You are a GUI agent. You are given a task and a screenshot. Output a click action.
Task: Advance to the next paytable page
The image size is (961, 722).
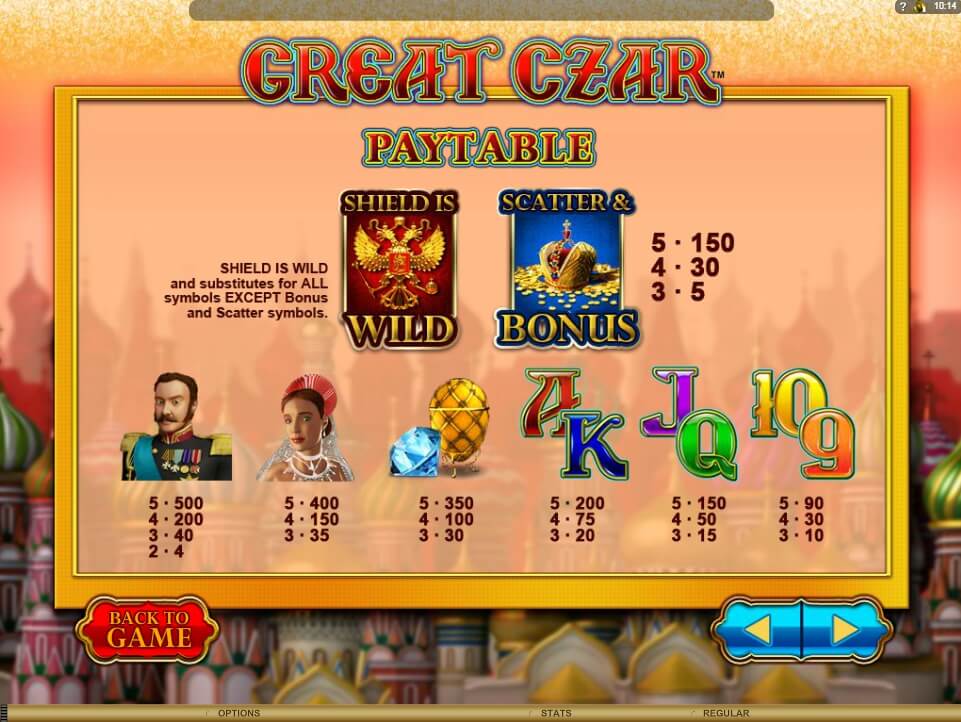pyautogui.click(x=845, y=630)
